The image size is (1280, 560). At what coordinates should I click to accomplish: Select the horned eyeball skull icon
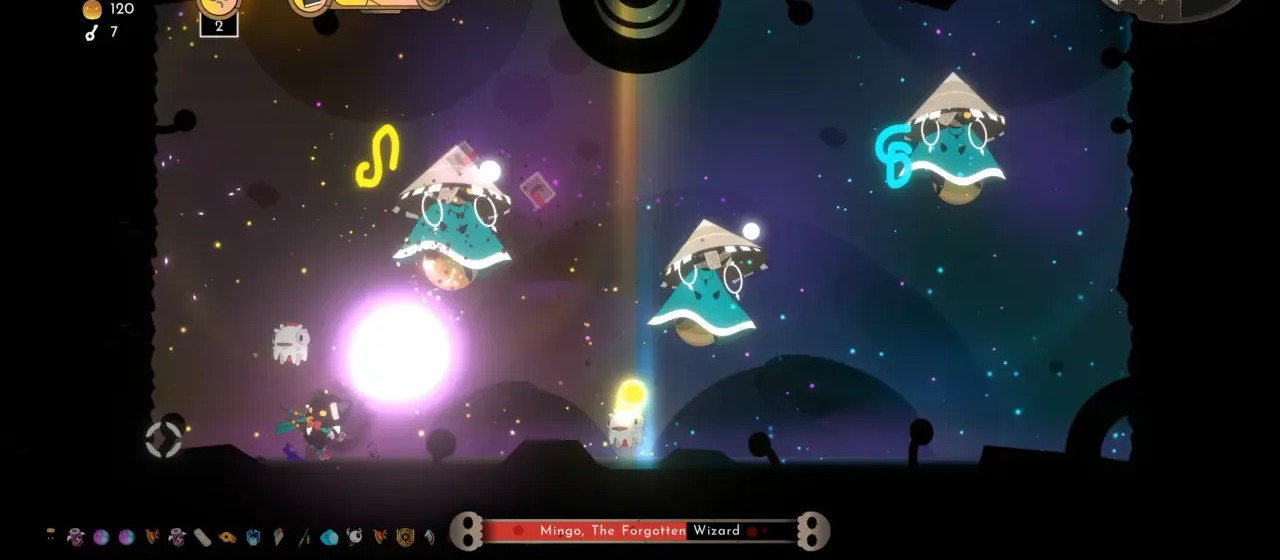(354, 536)
